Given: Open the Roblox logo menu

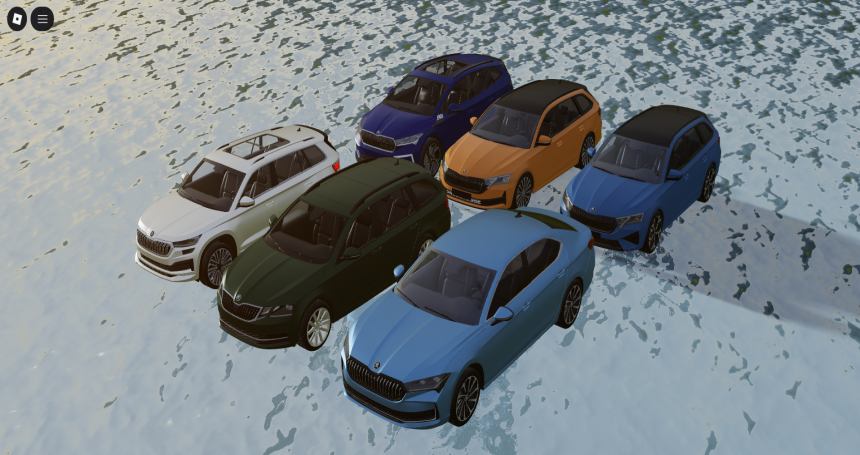Looking at the screenshot, I should coord(17,18).
